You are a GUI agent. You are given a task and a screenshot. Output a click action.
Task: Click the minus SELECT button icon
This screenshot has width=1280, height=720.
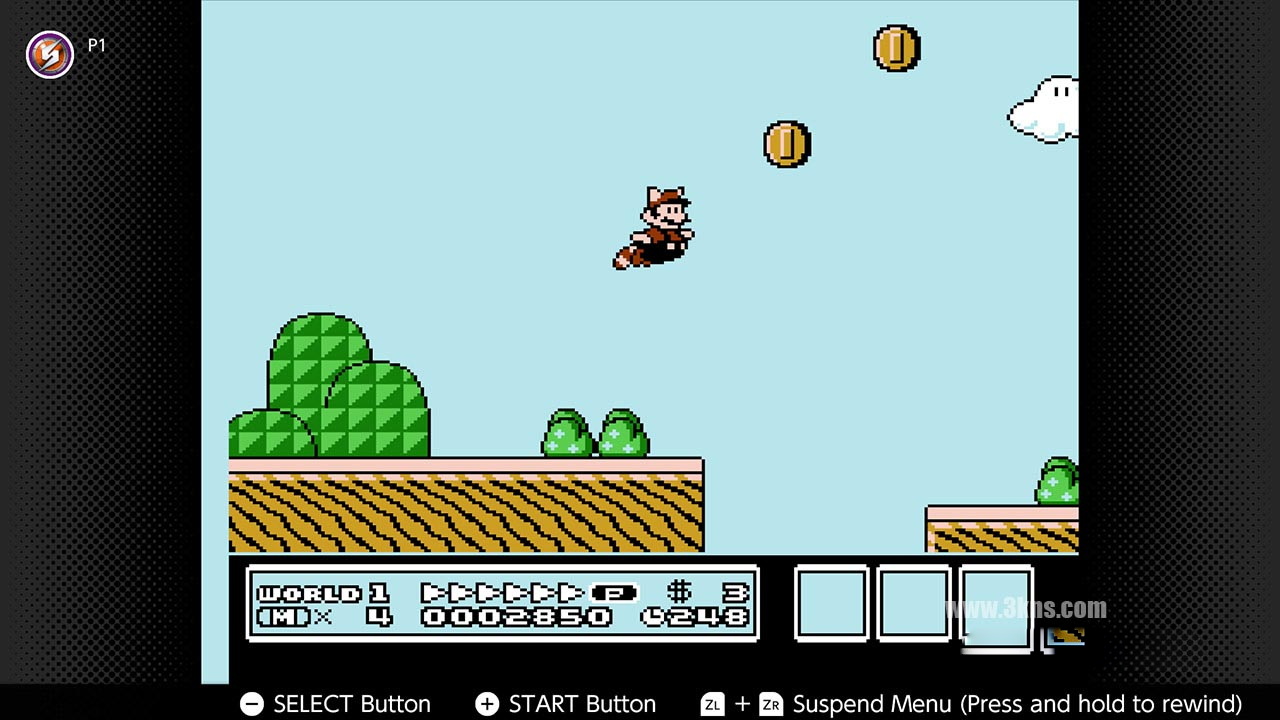point(251,704)
